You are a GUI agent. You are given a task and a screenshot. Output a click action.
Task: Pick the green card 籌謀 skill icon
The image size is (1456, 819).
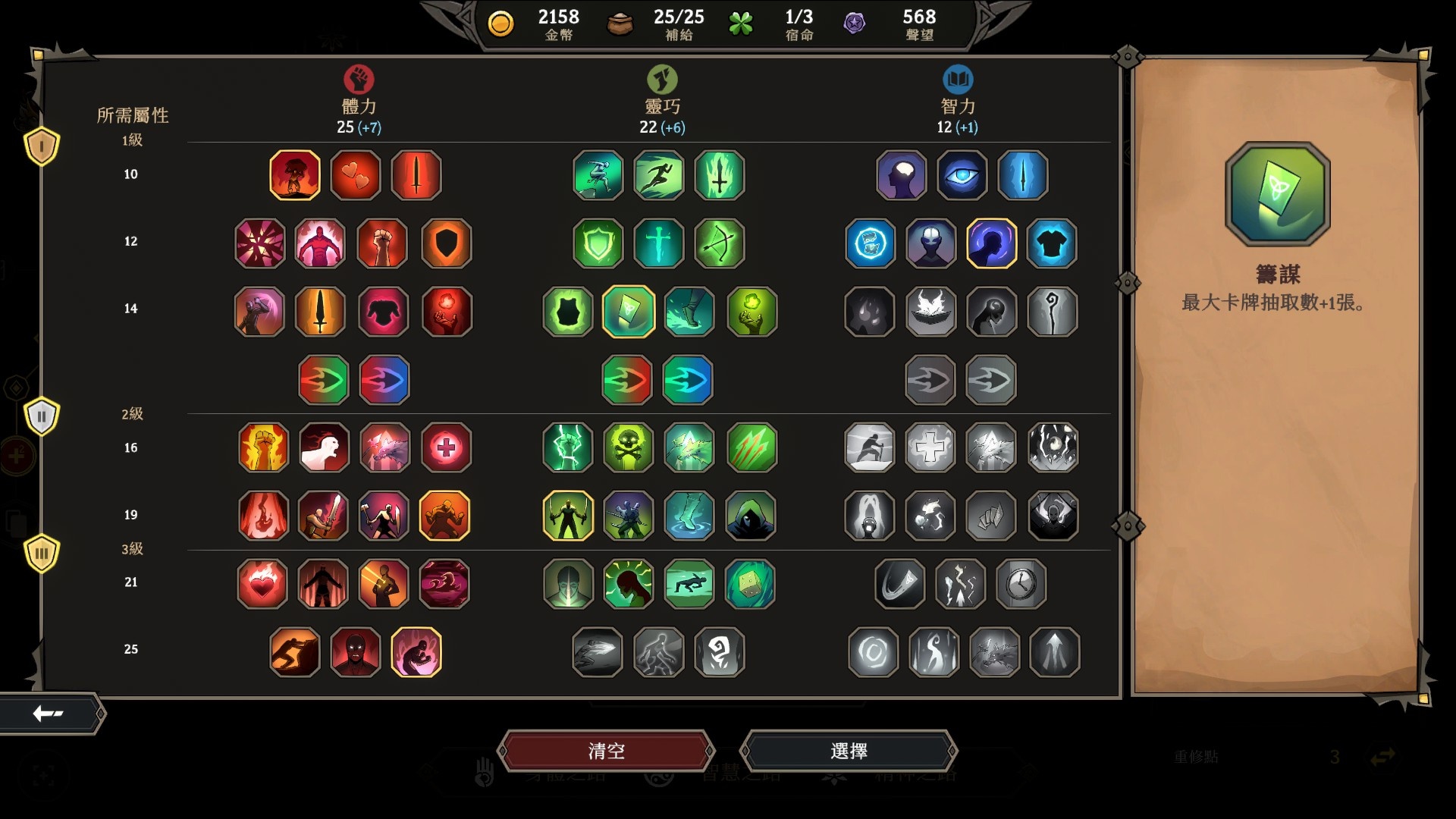pos(628,312)
